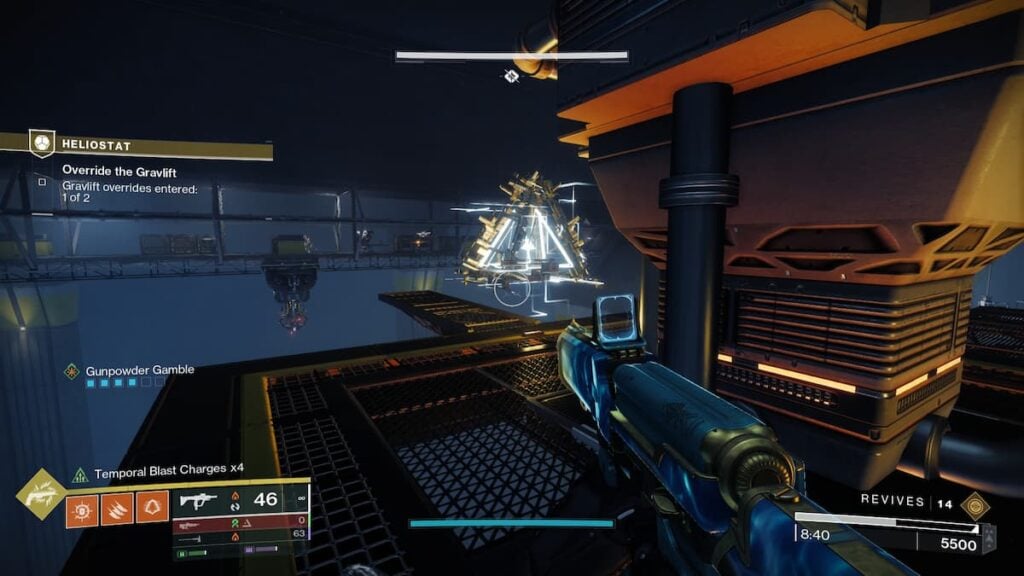Click the Gunpowder Gamble buff icon

tap(72, 371)
